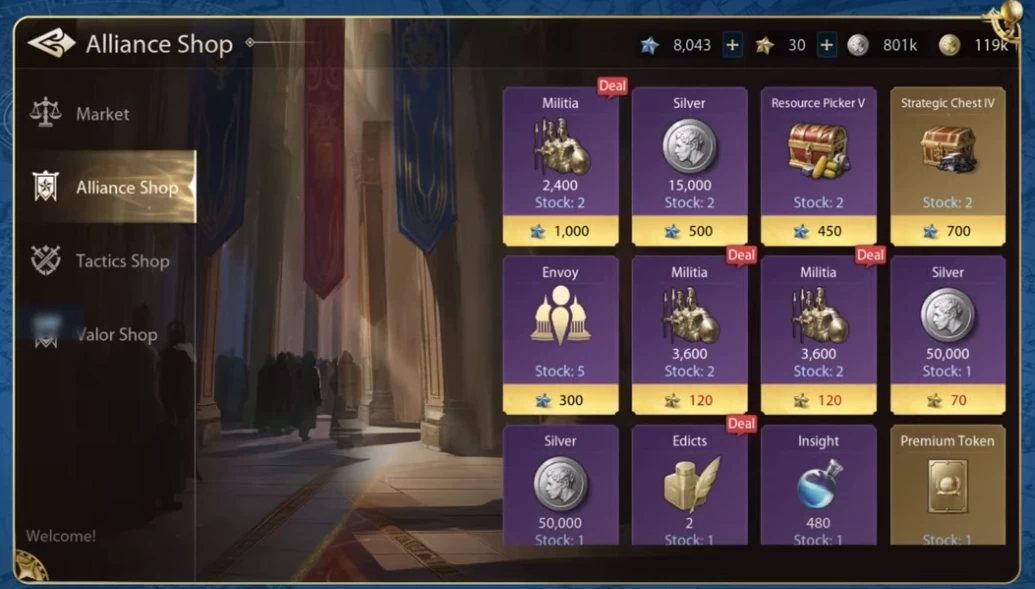Switch to the Market tab
This screenshot has width=1035, height=589.
[101, 114]
